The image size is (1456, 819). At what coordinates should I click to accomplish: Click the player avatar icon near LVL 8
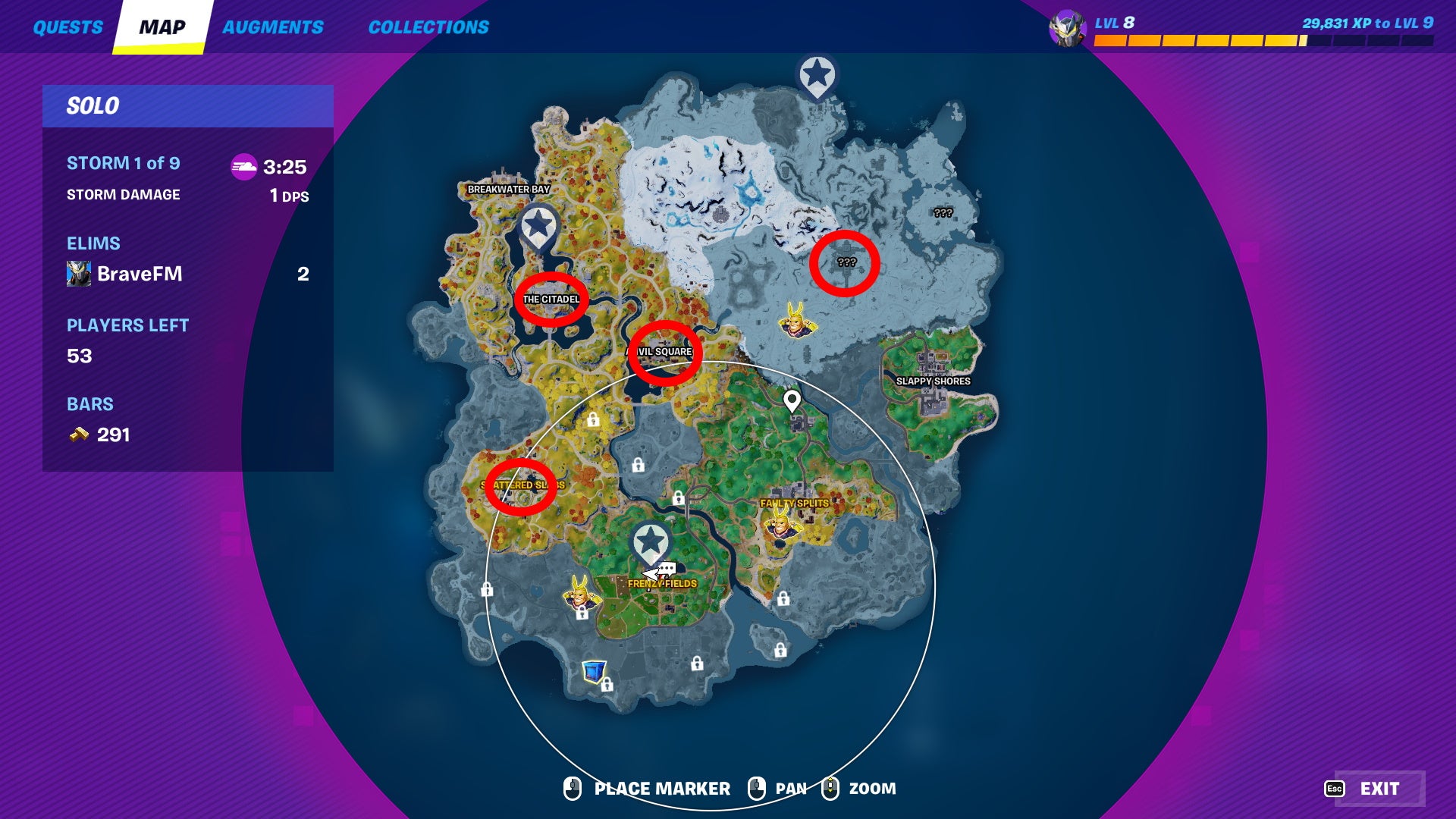click(1068, 25)
